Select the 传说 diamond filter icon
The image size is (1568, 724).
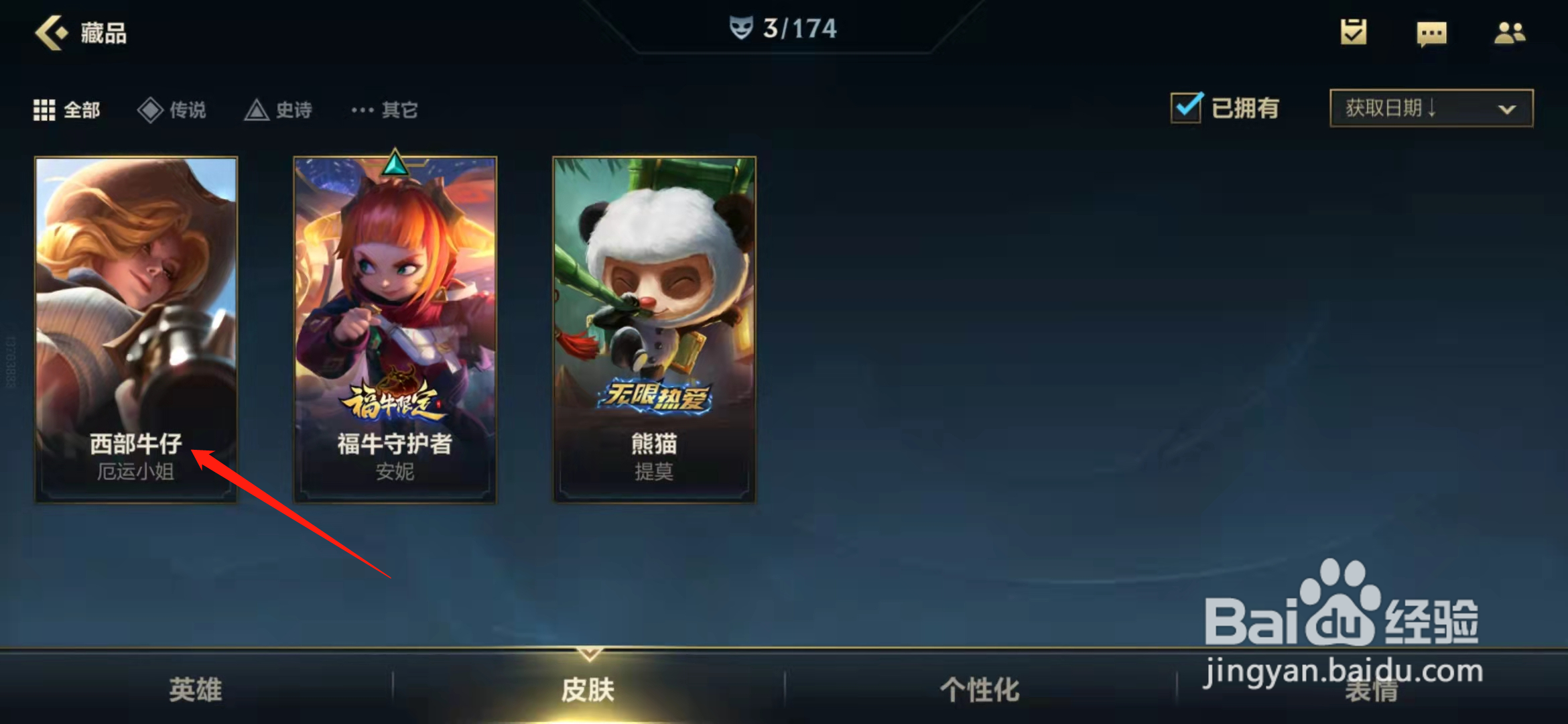pos(149,109)
